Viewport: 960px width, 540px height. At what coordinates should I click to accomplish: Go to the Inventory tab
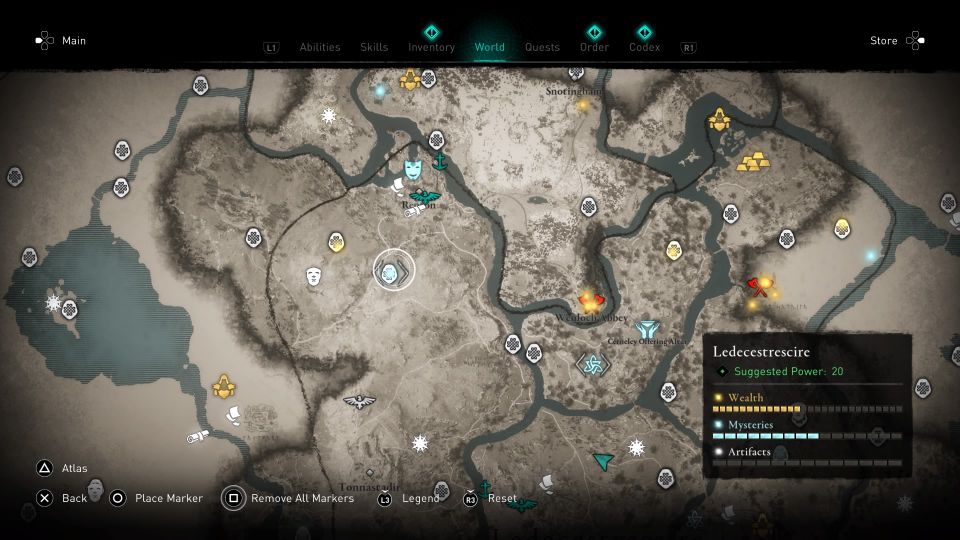point(431,47)
